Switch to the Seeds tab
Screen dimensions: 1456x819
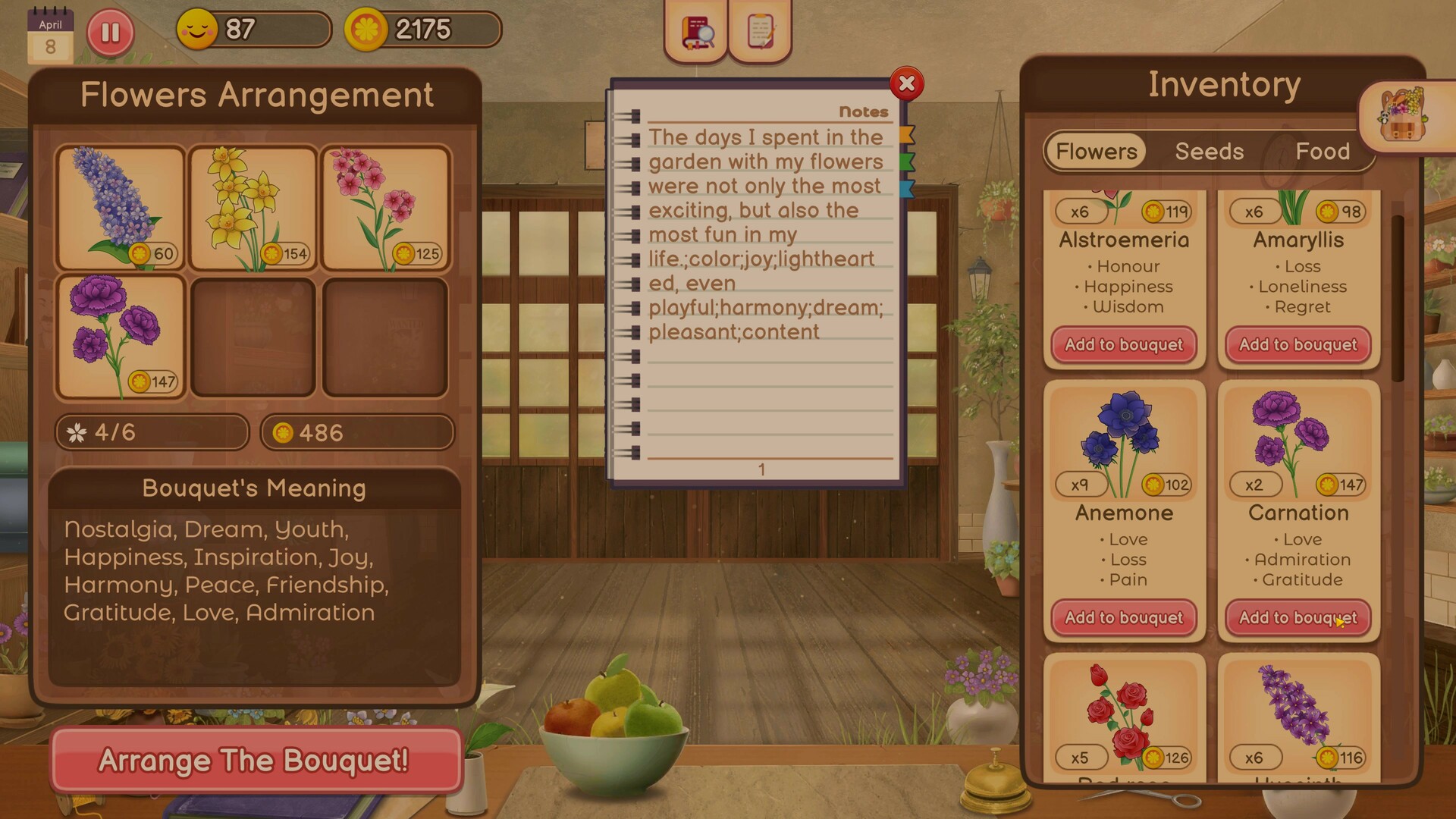1209,152
